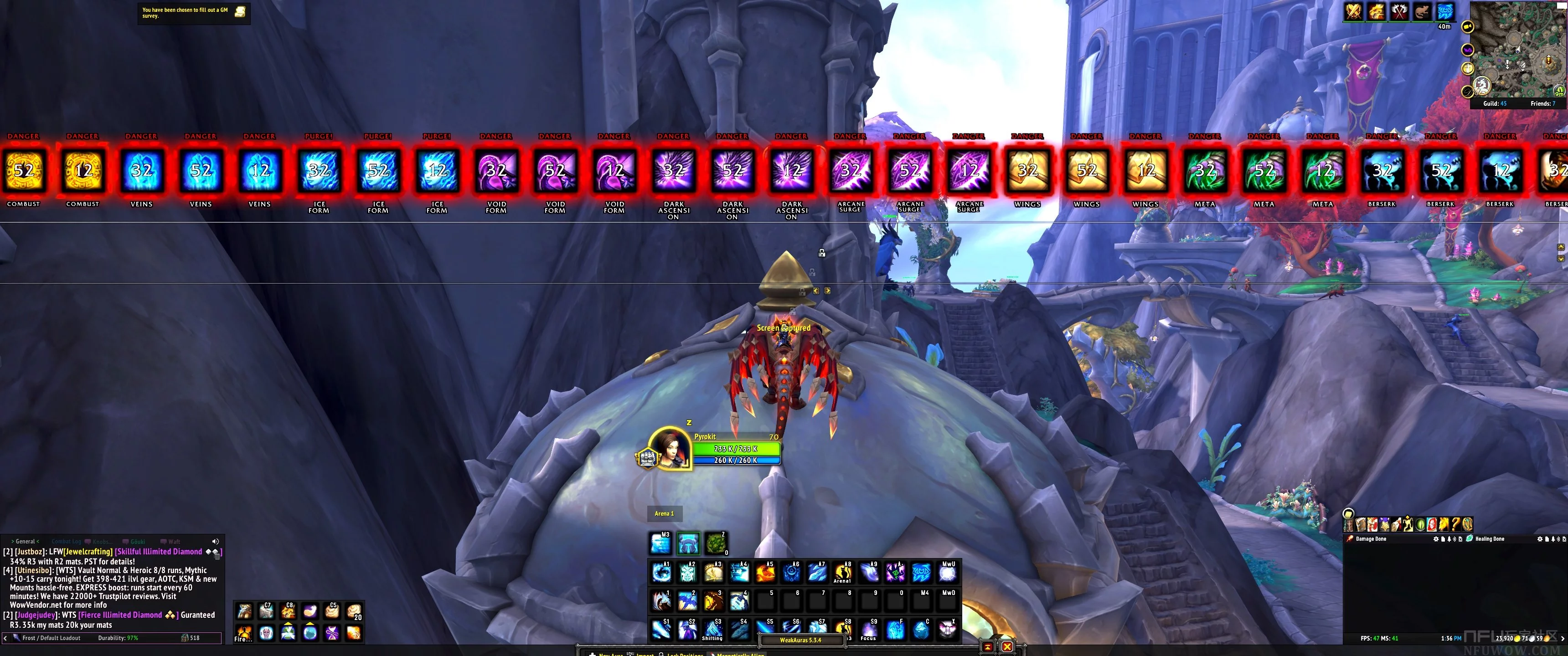Screen dimensions: 1568x656
Task: Toggle the chat voice speaker icon
Action: click(x=215, y=541)
